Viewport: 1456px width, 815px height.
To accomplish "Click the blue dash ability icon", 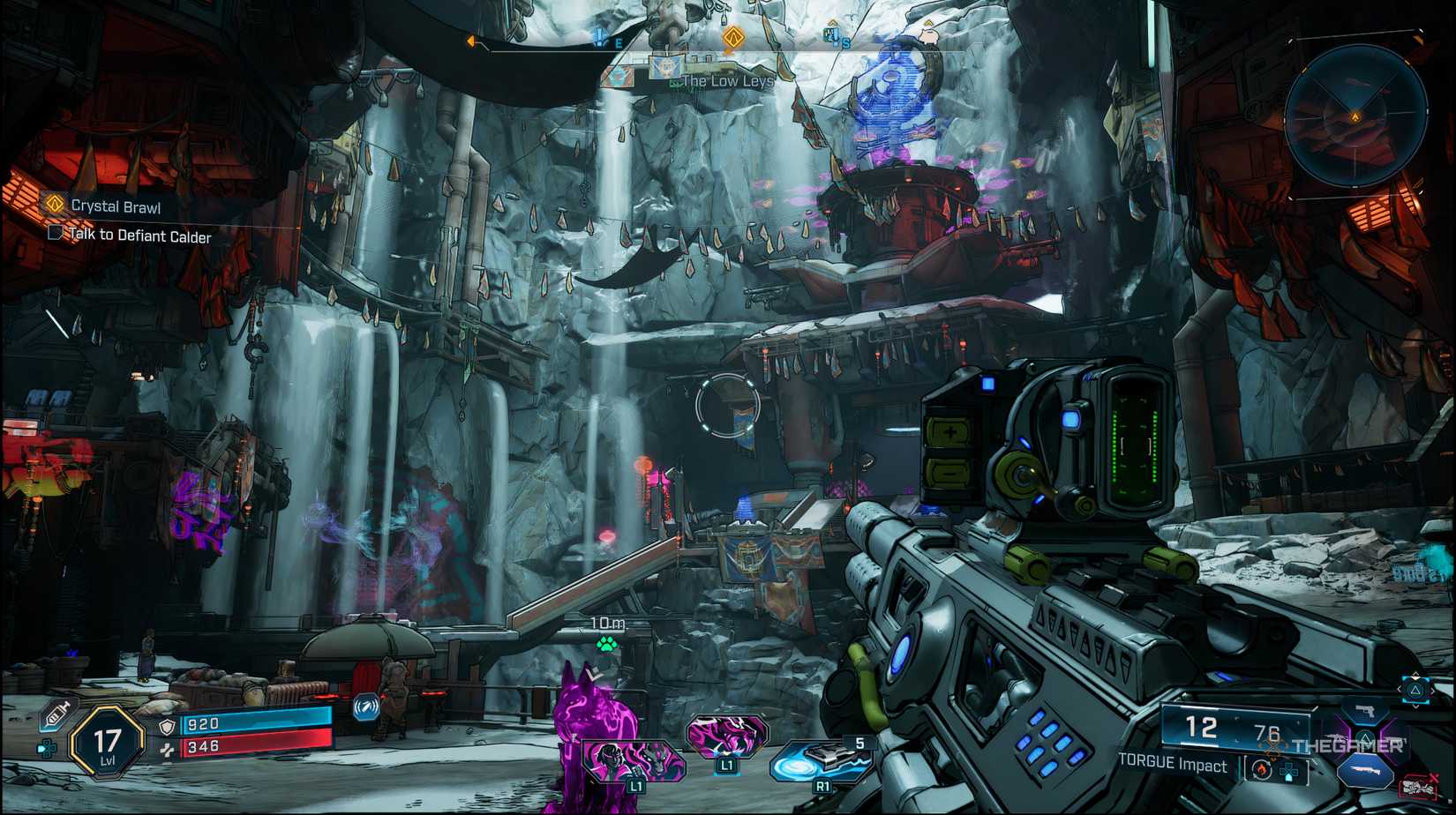I will 366,707.
